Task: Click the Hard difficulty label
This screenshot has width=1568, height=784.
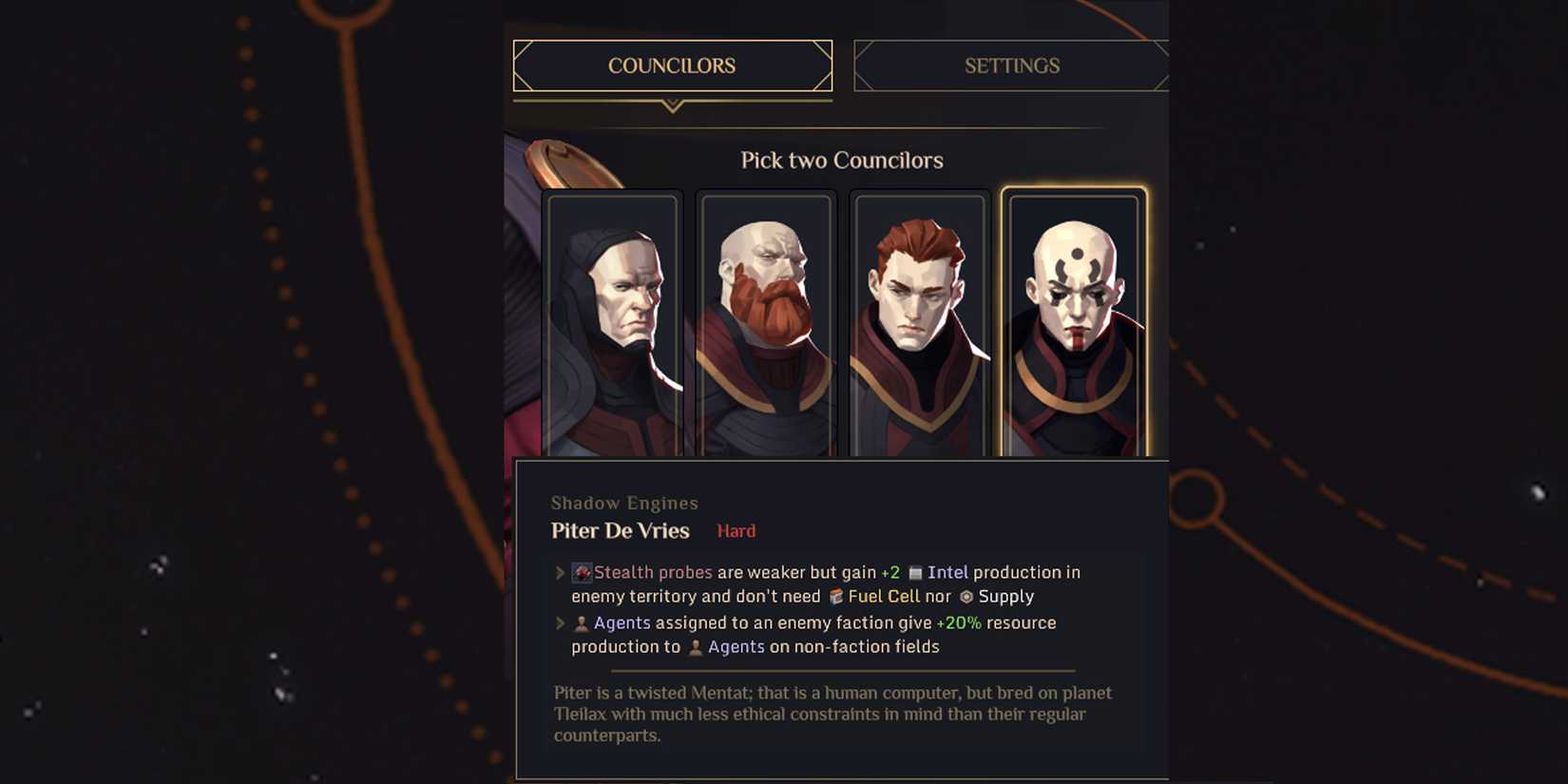Action: click(735, 530)
